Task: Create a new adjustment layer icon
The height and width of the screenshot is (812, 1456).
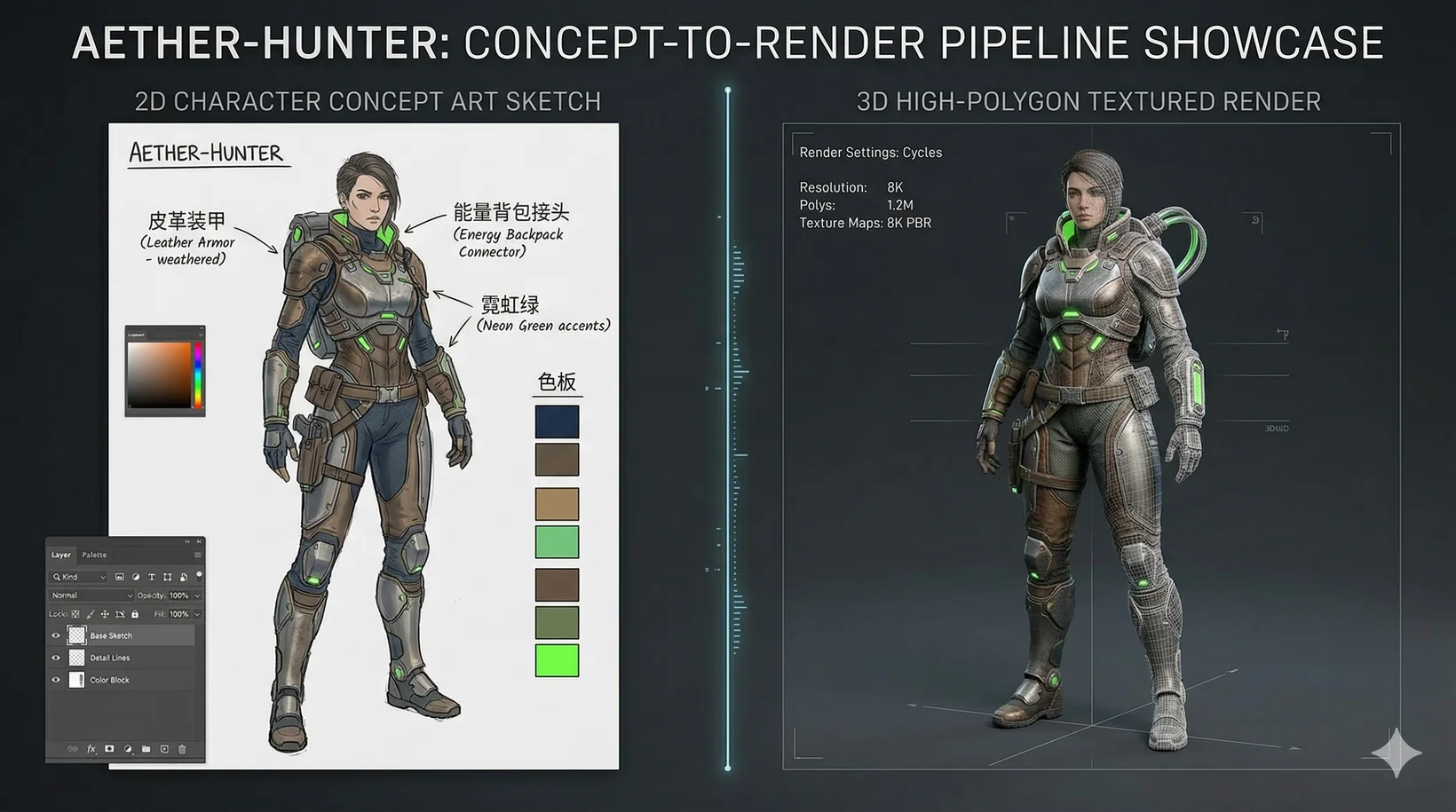Action: point(127,749)
